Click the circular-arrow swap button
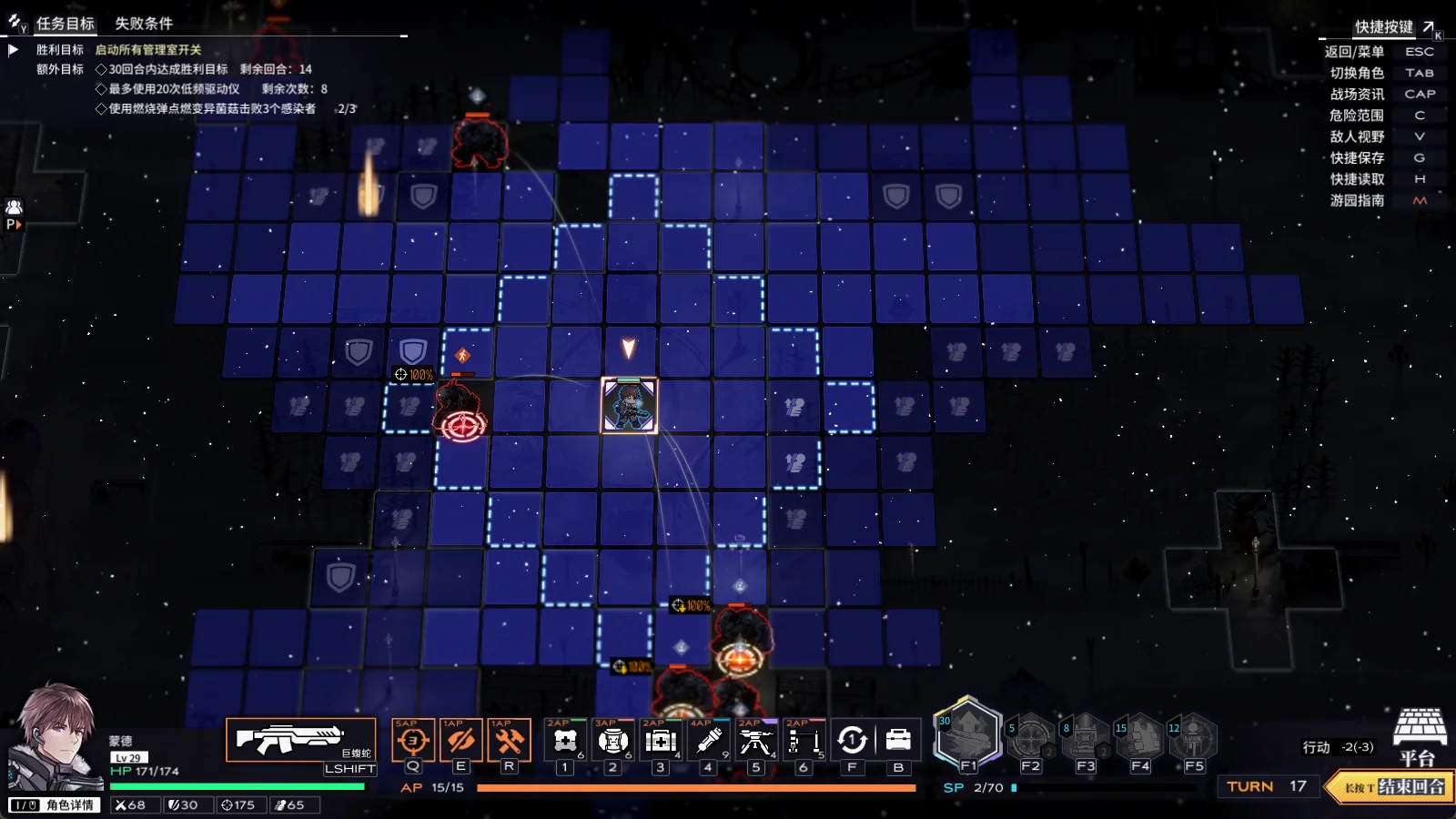 852,741
